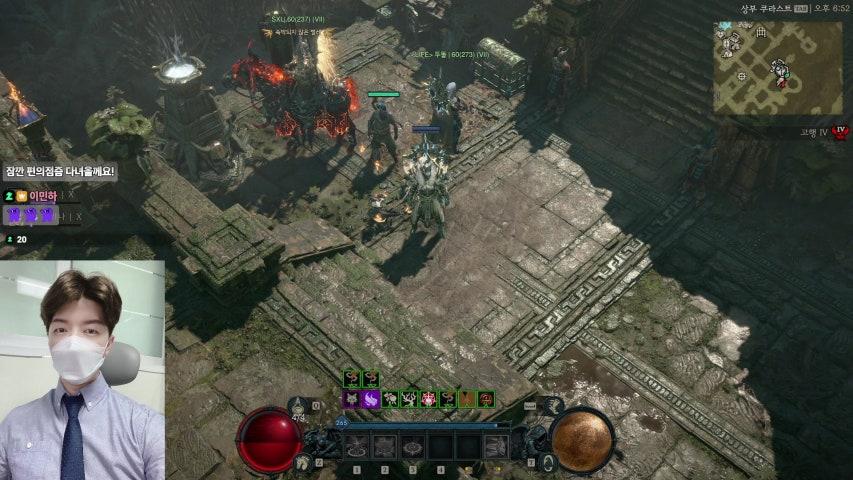Click the oval icon below the resource globe
This screenshot has height=480, width=853.
click(549, 462)
